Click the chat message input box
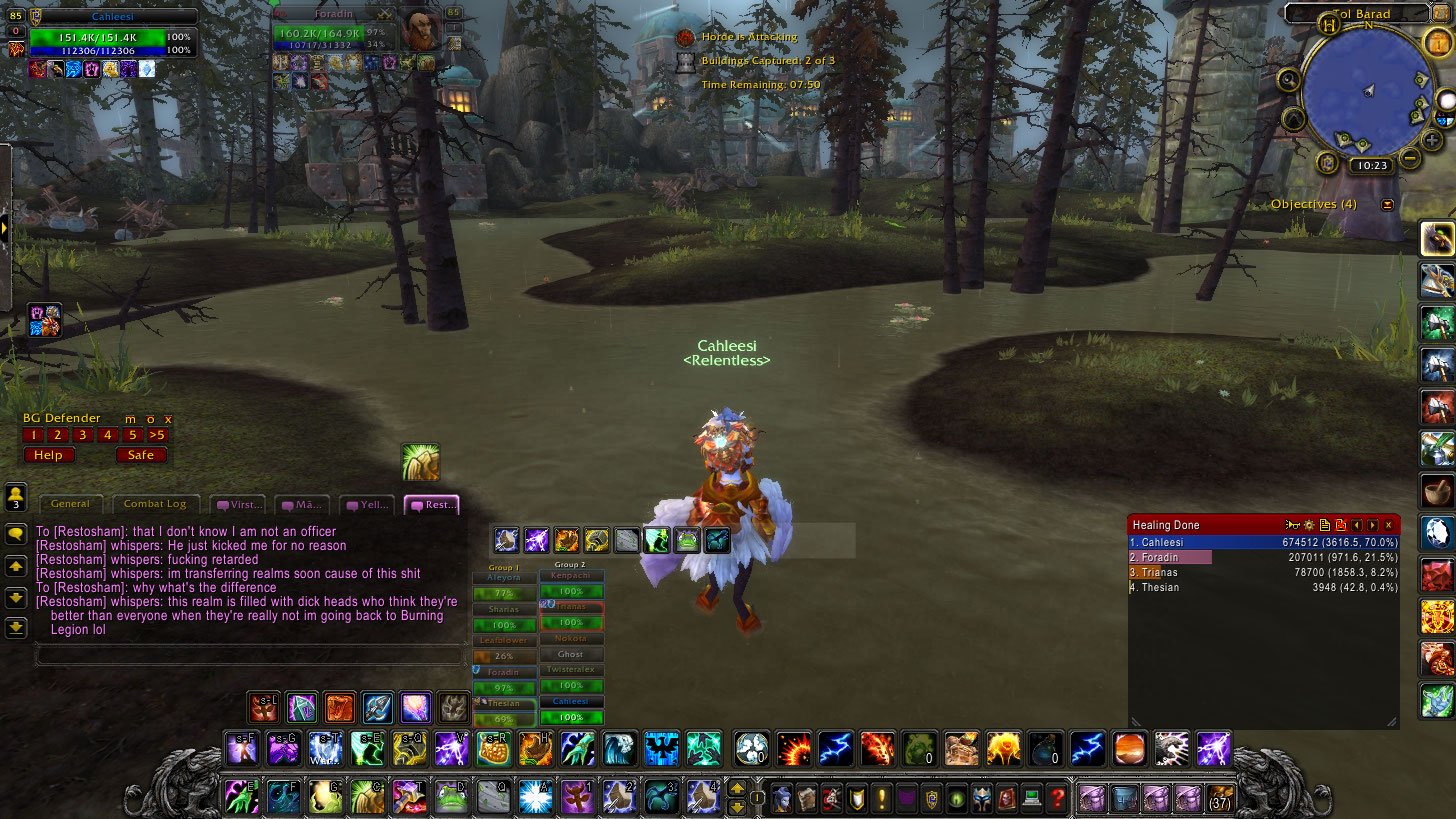The width and height of the screenshot is (1456, 819). [248, 656]
